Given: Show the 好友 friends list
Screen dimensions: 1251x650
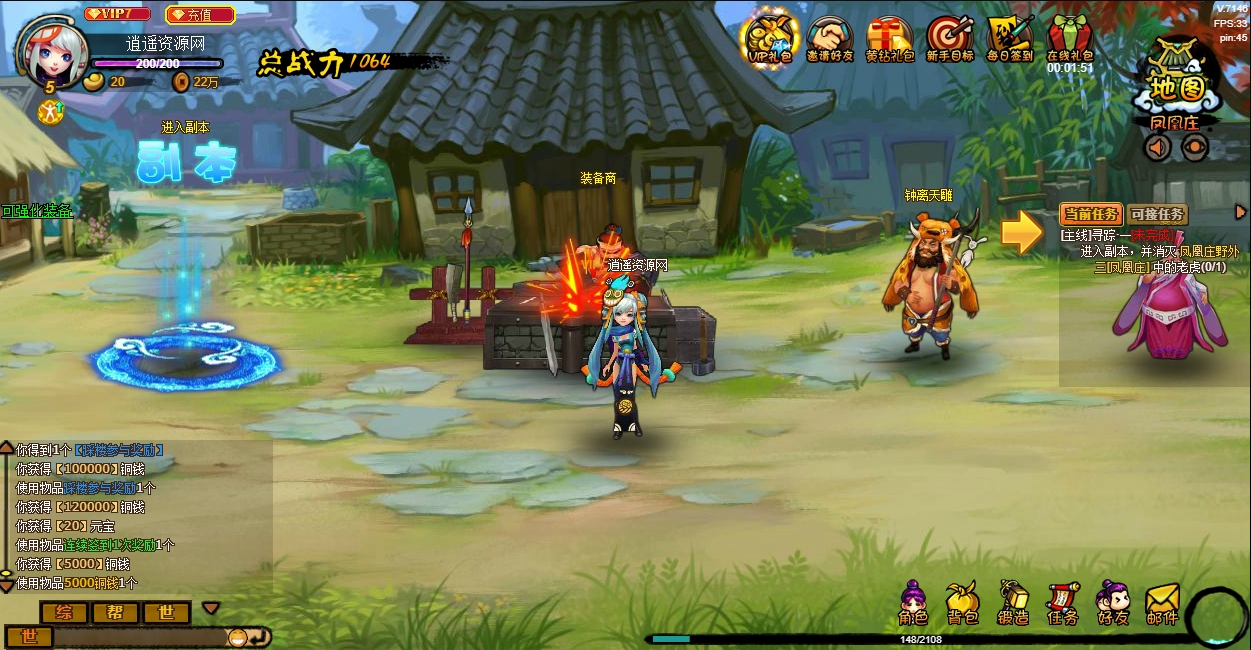Looking at the screenshot, I should pyautogui.click(x=1112, y=604).
